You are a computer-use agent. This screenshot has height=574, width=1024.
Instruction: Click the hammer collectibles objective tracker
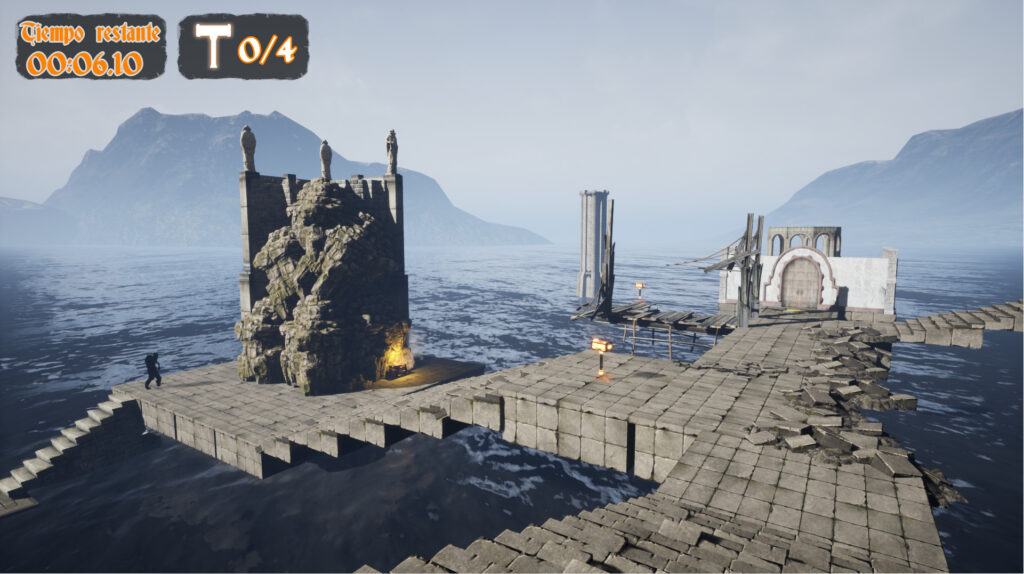(243, 47)
